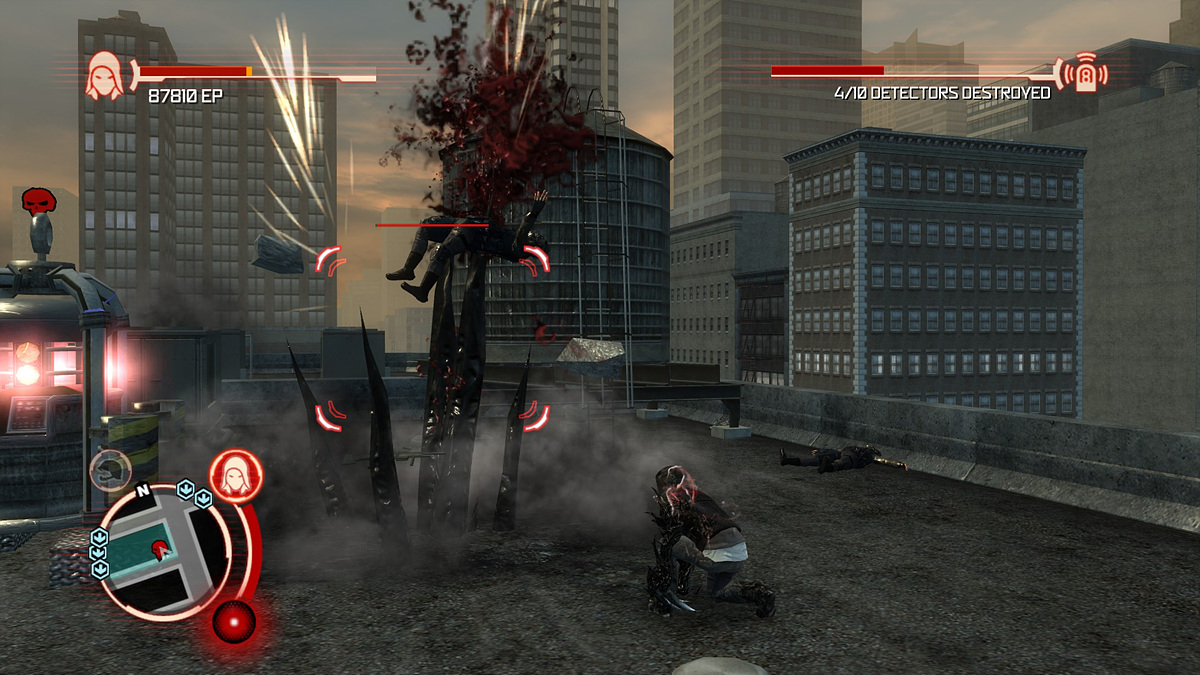Click the faded soldier helmet icon
Screen dimensions: 1200x675
coord(109,469)
